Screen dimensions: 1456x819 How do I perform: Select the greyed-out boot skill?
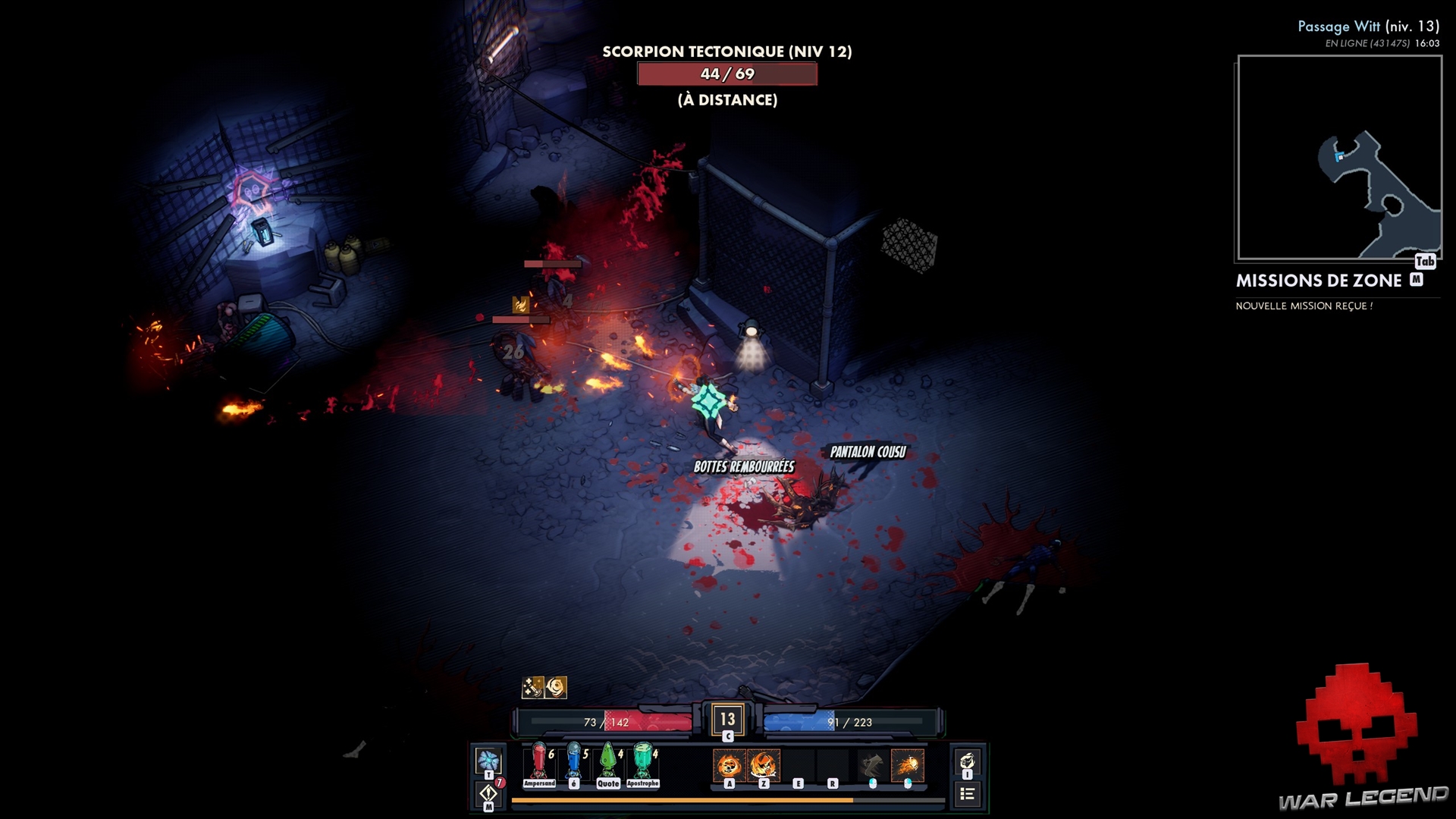point(872,765)
